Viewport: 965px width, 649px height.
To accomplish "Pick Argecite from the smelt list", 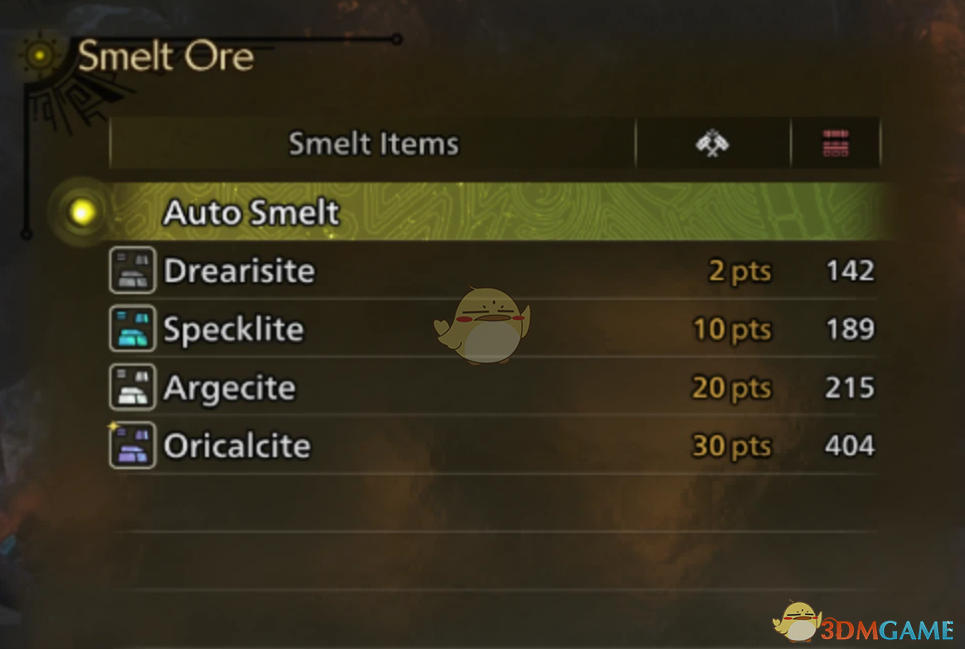I will [x=229, y=387].
